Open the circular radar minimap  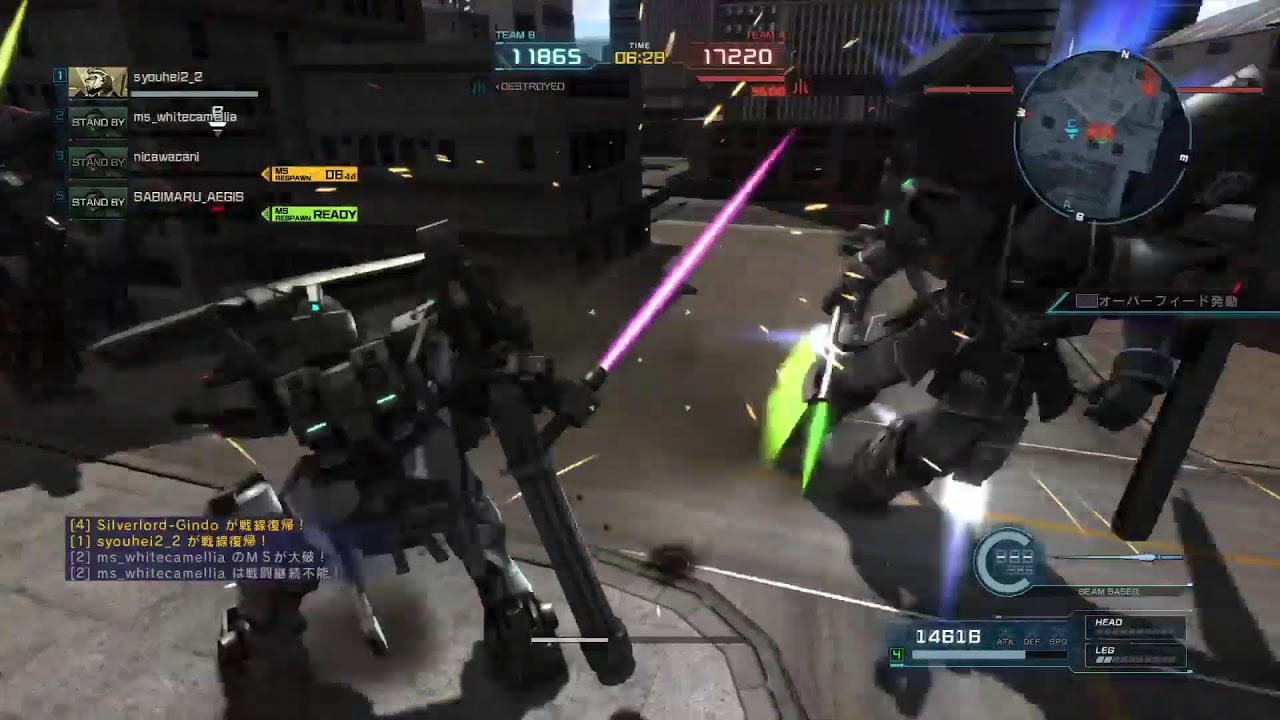[1102, 137]
